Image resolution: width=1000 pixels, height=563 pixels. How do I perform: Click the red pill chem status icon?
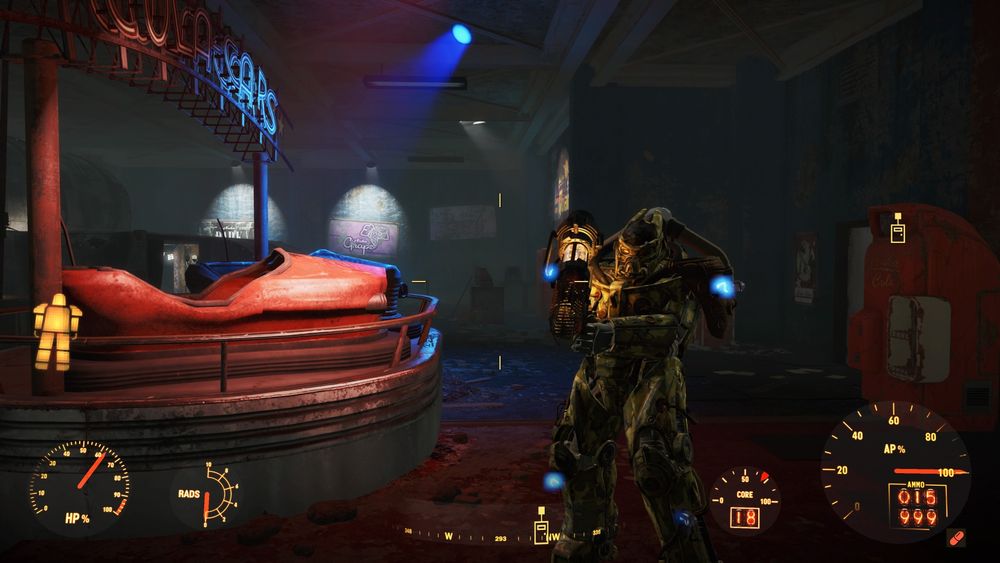[956, 538]
